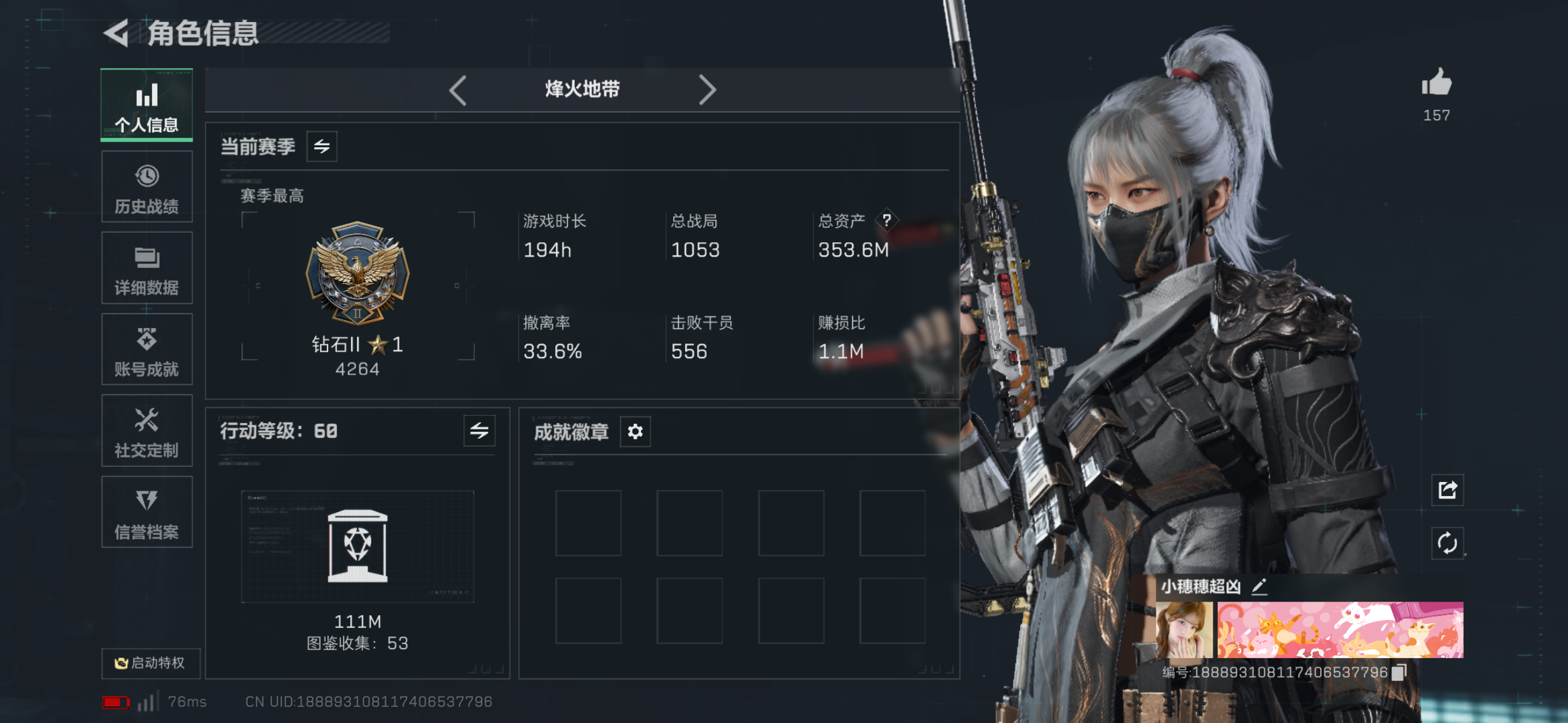Switch season view with the 当前赛季 swap icon
Image resolution: width=1568 pixels, height=723 pixels.
[323, 147]
